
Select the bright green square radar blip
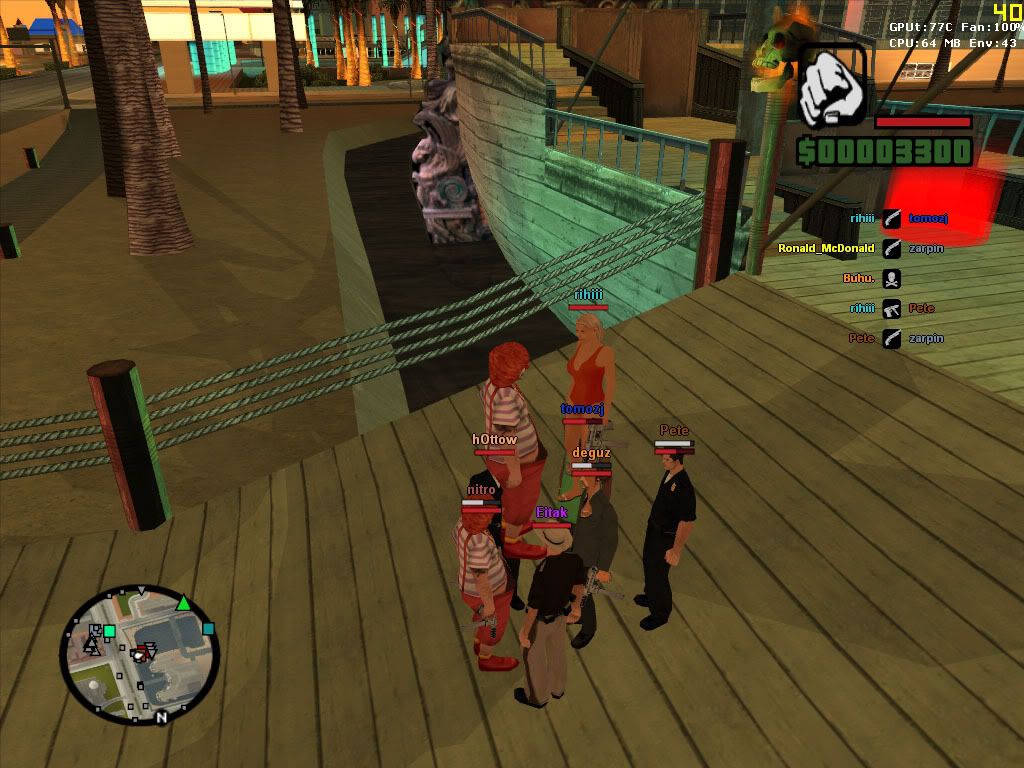109,631
